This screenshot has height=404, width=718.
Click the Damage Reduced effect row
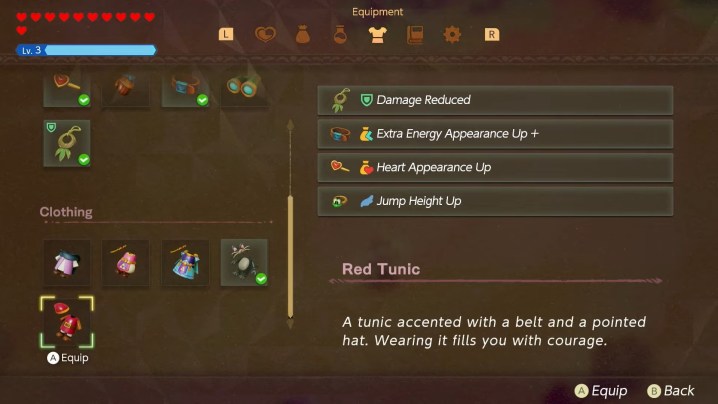[x=495, y=100]
